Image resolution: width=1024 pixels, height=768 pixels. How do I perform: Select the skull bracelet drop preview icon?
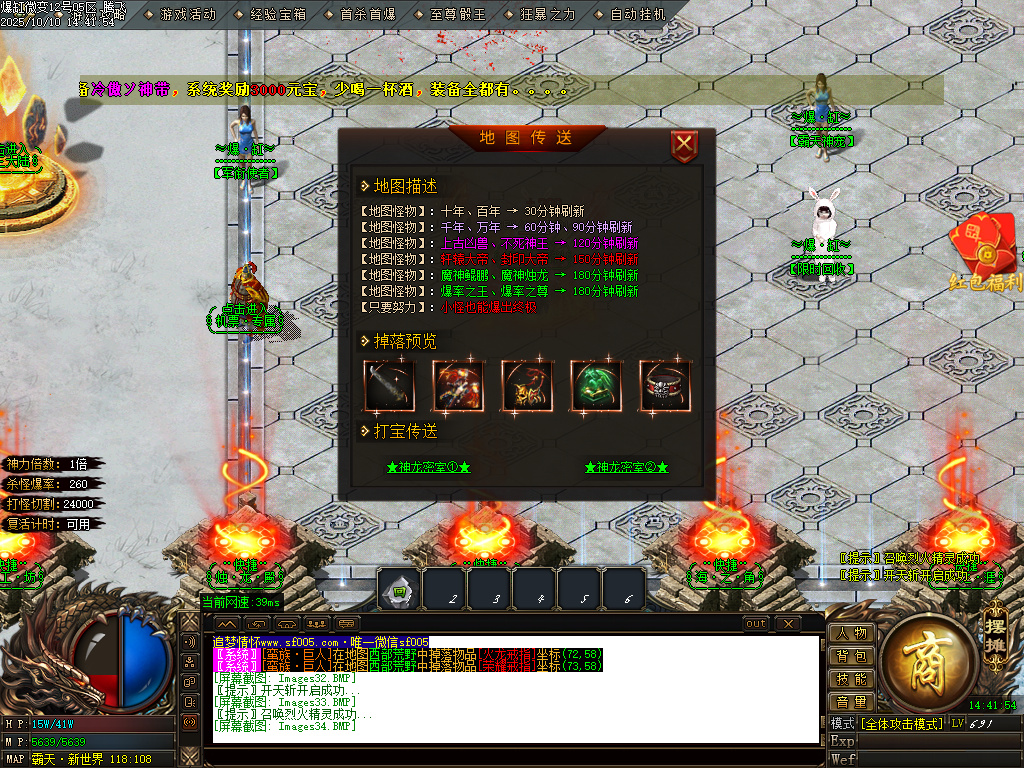[x=665, y=386]
